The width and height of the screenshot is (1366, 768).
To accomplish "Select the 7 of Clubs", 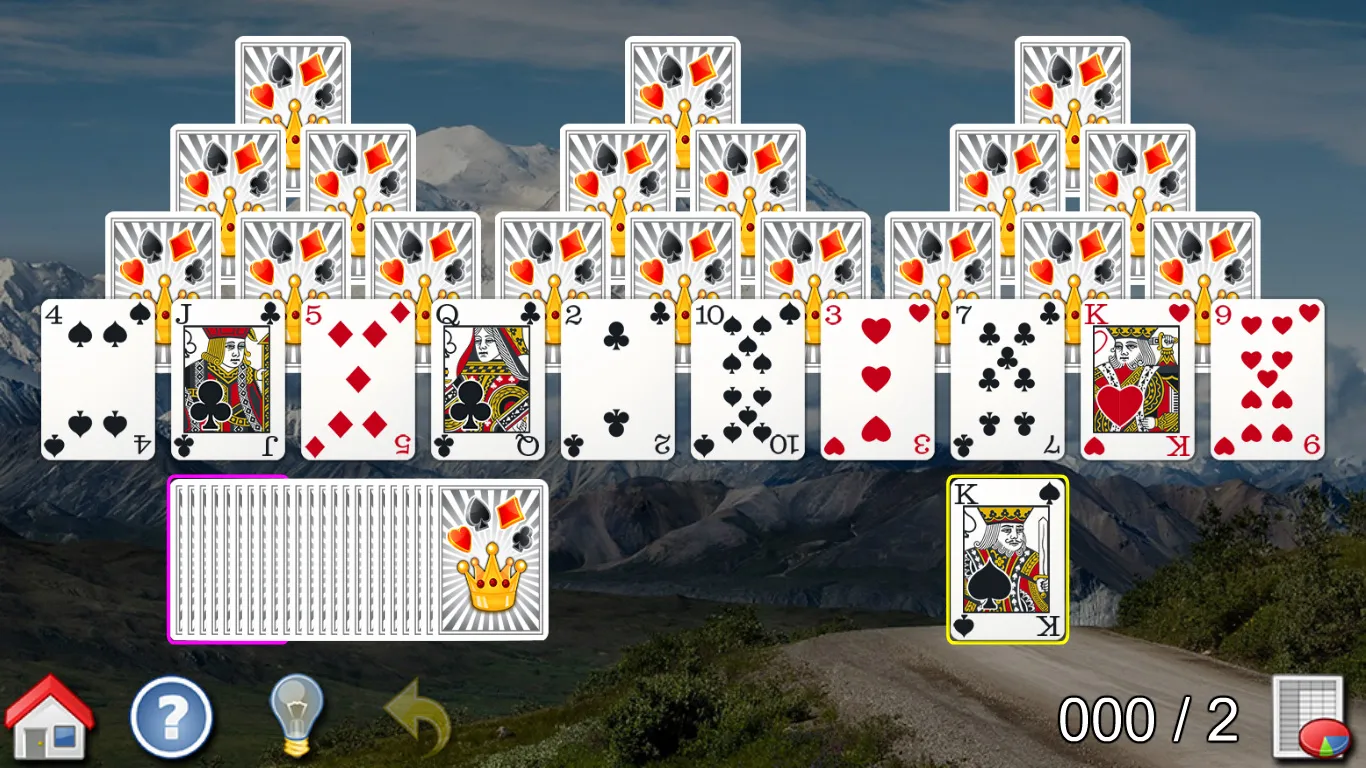I will (1007, 380).
